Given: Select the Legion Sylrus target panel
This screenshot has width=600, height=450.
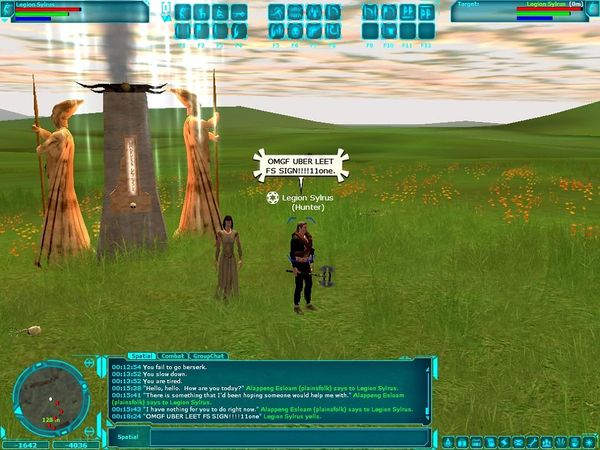Looking at the screenshot, I should [520, 11].
